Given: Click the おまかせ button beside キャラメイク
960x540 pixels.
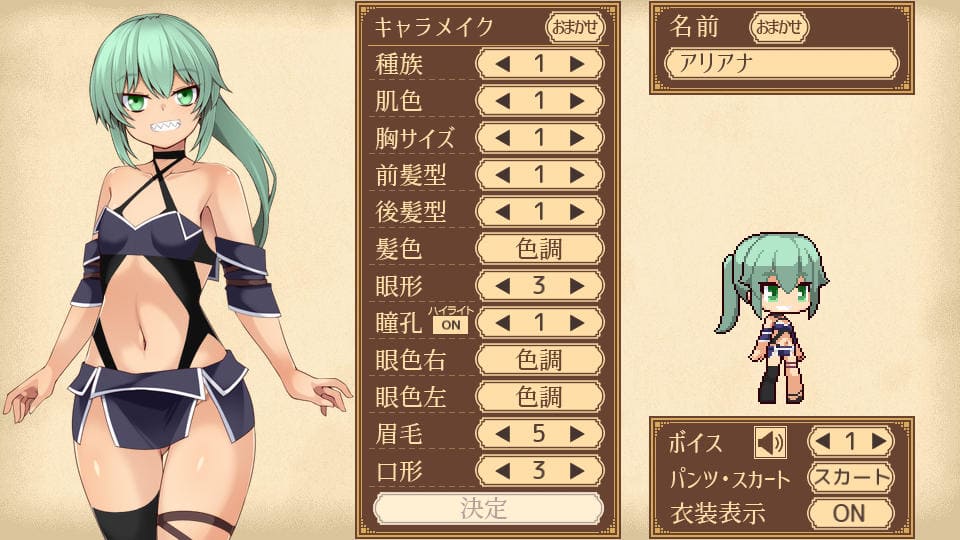Looking at the screenshot, I should point(576,26).
